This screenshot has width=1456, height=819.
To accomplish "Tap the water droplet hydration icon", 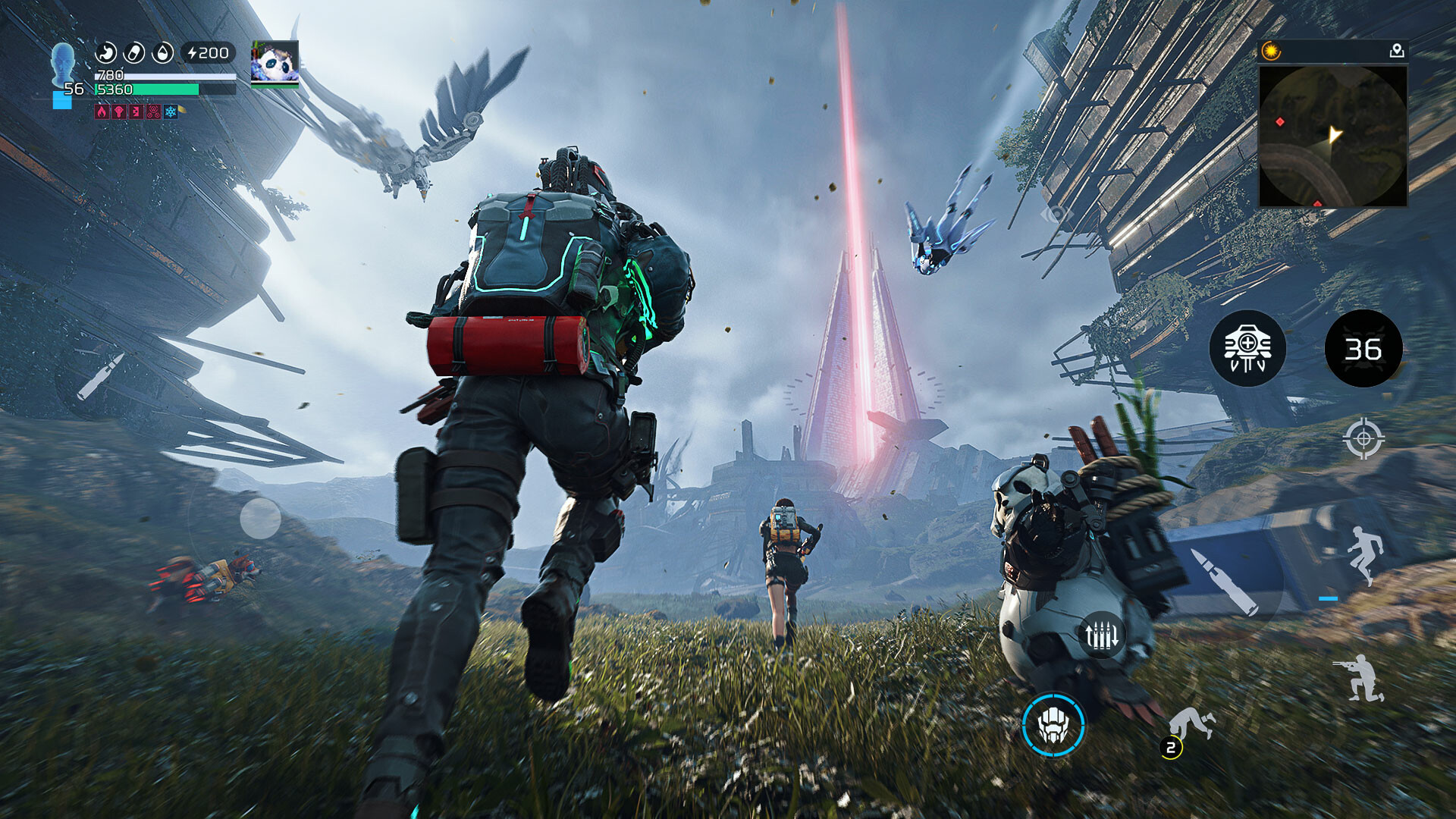I will coord(162,53).
